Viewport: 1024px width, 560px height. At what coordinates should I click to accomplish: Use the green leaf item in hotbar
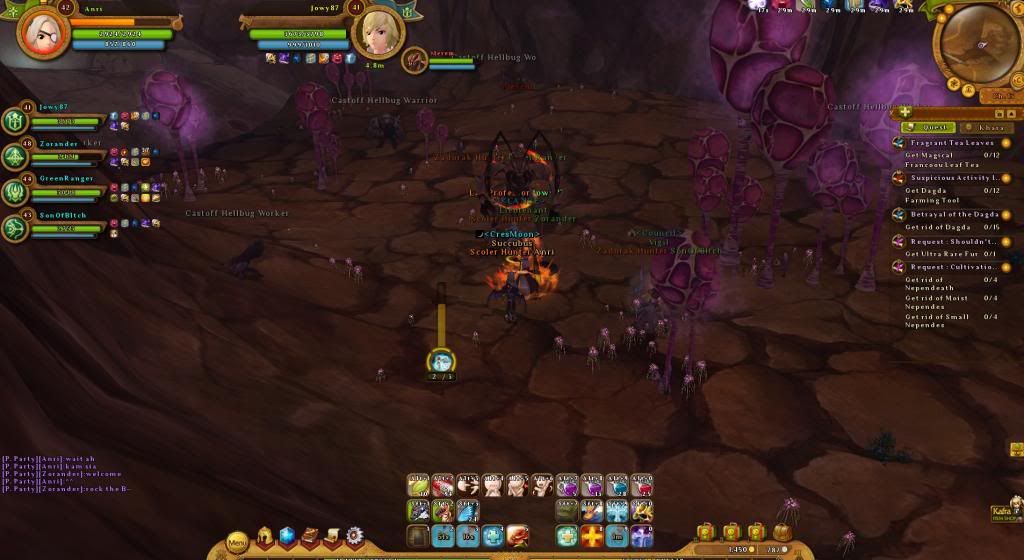[419, 487]
